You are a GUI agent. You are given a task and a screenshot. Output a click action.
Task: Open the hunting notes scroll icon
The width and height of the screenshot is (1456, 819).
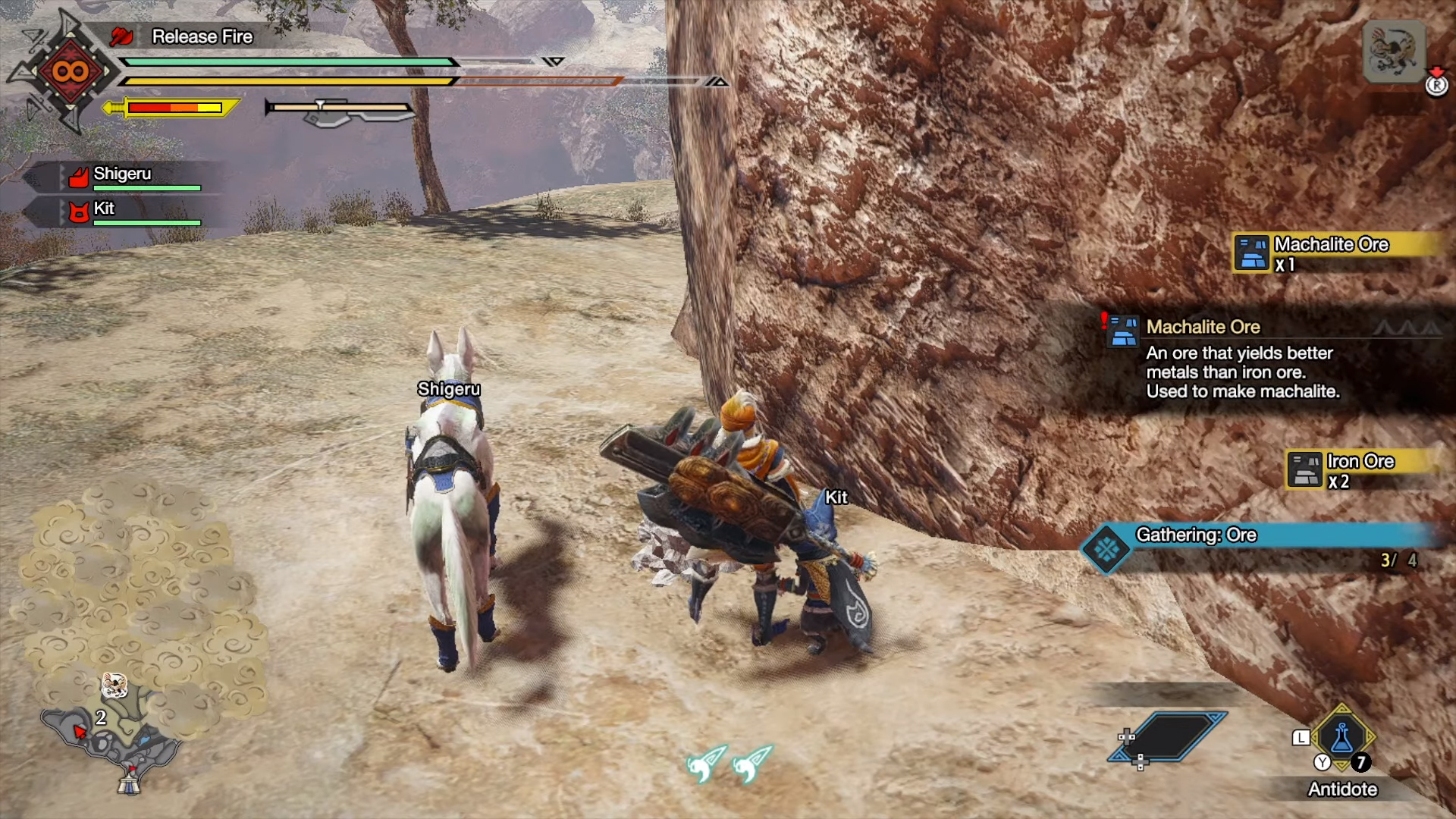click(x=1395, y=49)
